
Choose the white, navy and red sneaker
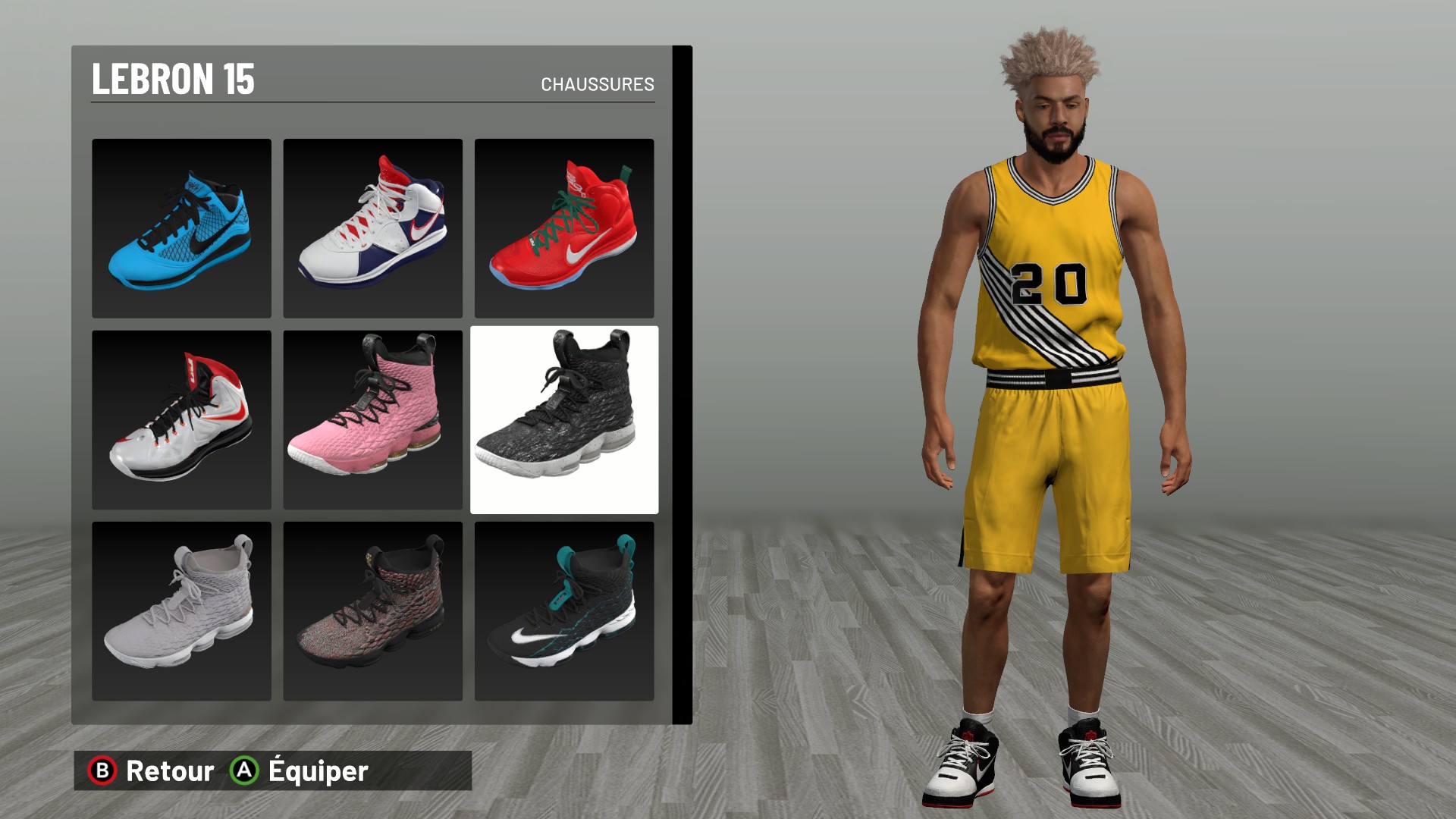[x=372, y=228]
